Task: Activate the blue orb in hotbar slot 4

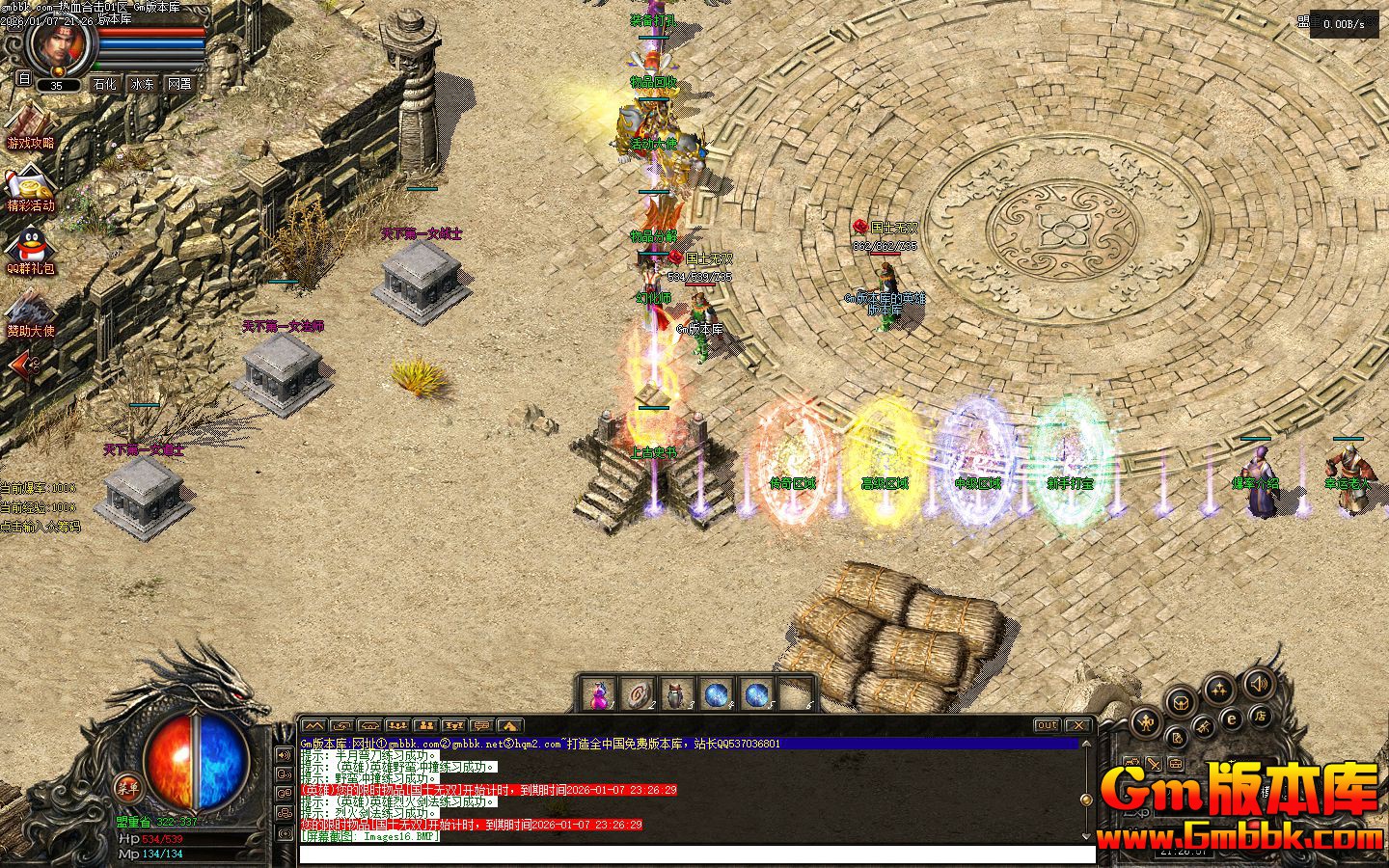Action: 717,694
